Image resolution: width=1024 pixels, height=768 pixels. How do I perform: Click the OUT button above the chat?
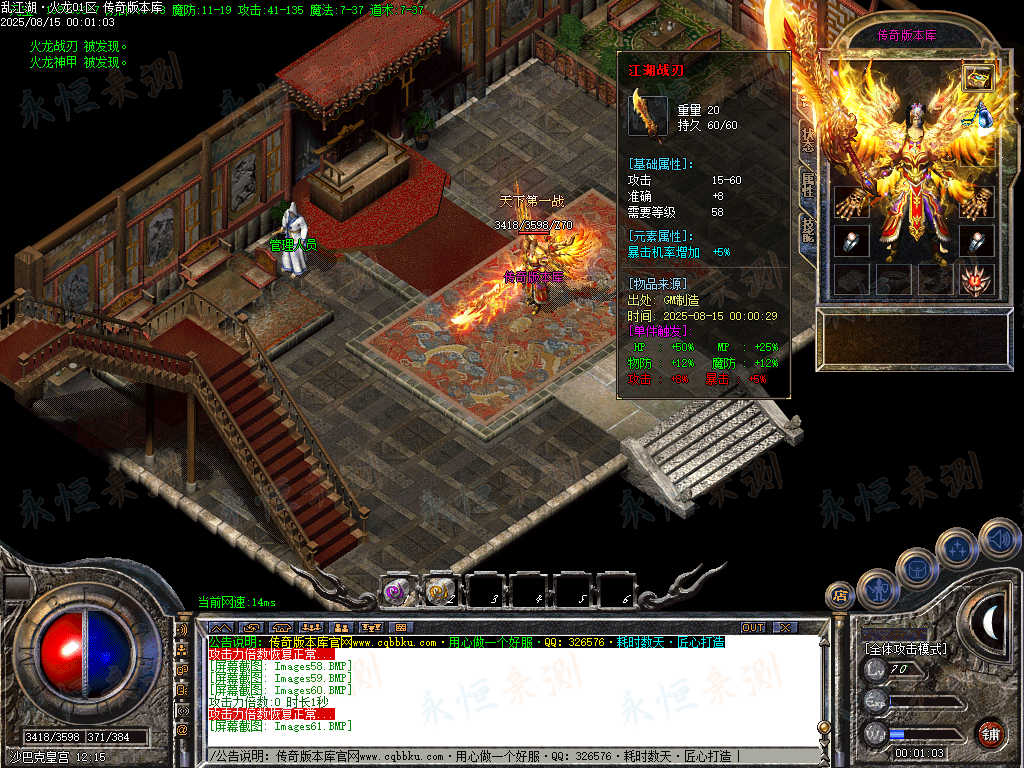click(x=752, y=627)
